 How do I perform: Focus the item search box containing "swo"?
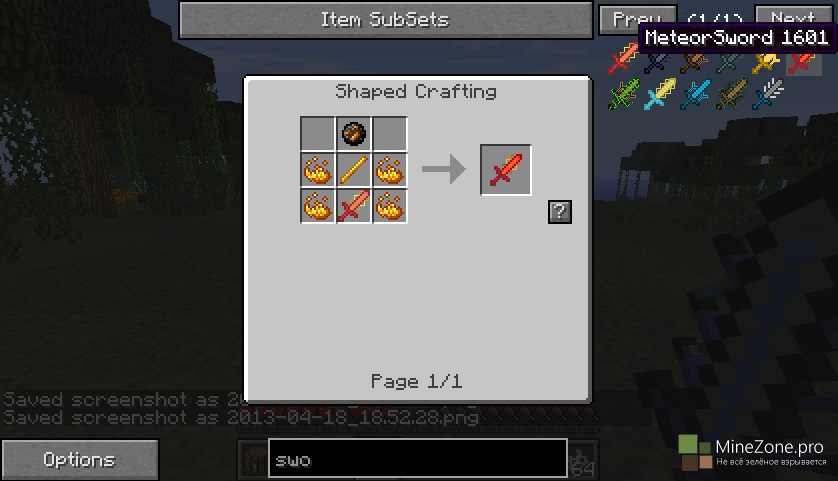[x=417, y=459]
